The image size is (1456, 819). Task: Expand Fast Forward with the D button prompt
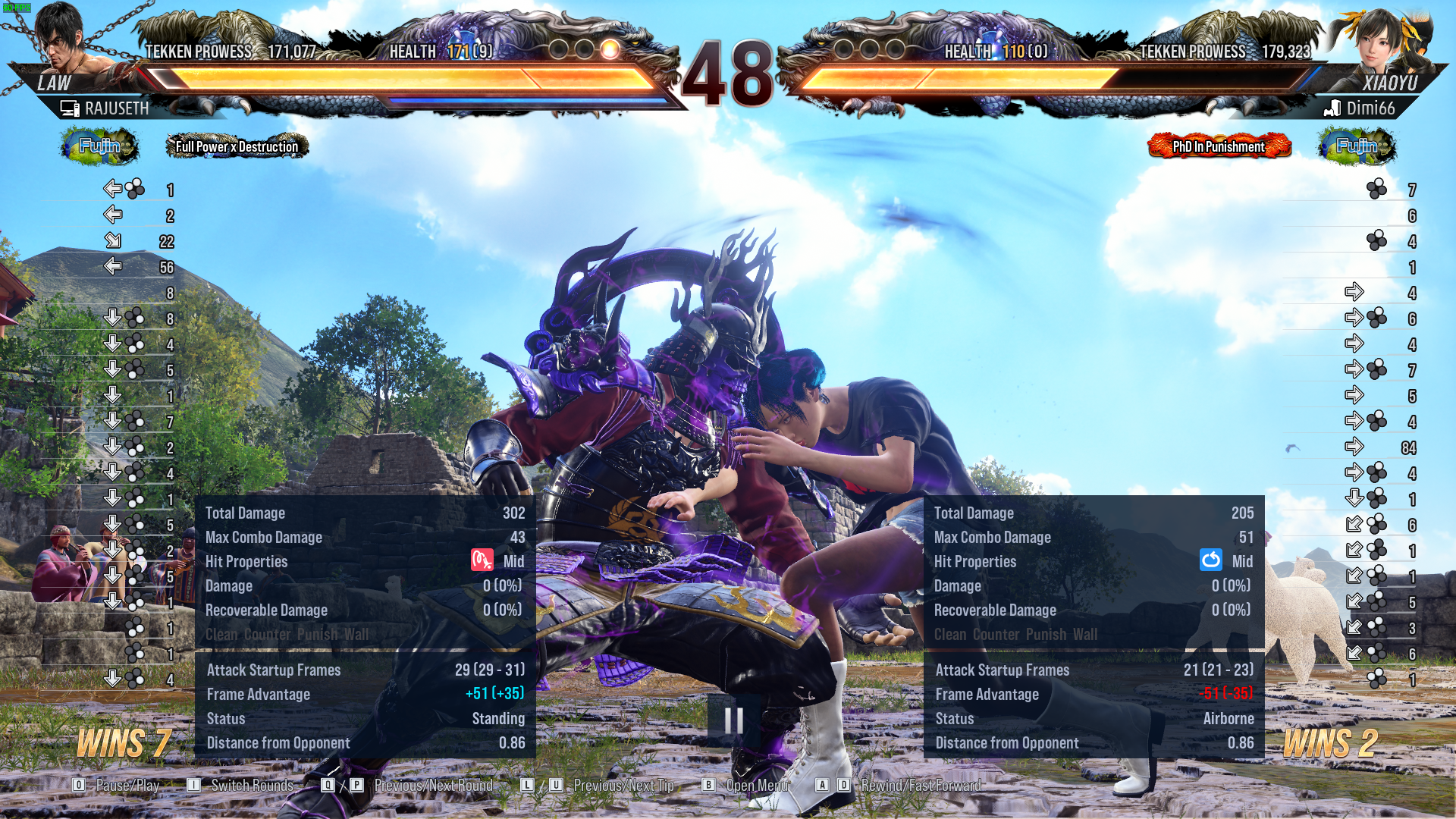[x=844, y=786]
